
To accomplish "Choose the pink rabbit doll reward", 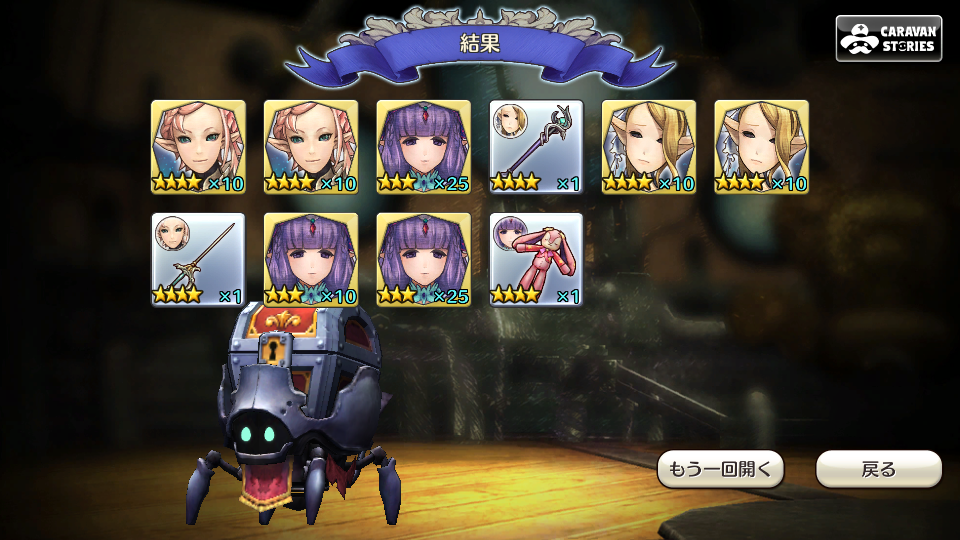I will (536, 260).
